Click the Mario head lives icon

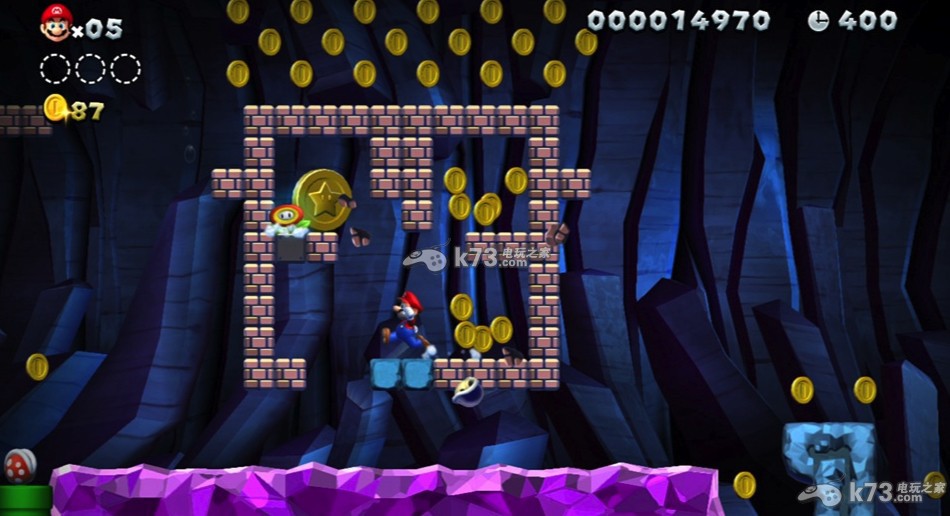coord(55,22)
